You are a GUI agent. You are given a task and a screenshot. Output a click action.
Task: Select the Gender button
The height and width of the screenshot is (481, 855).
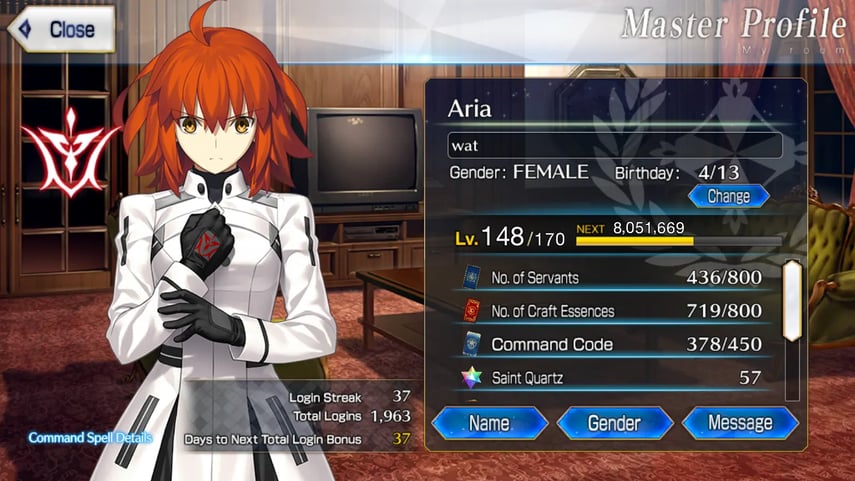pos(614,423)
